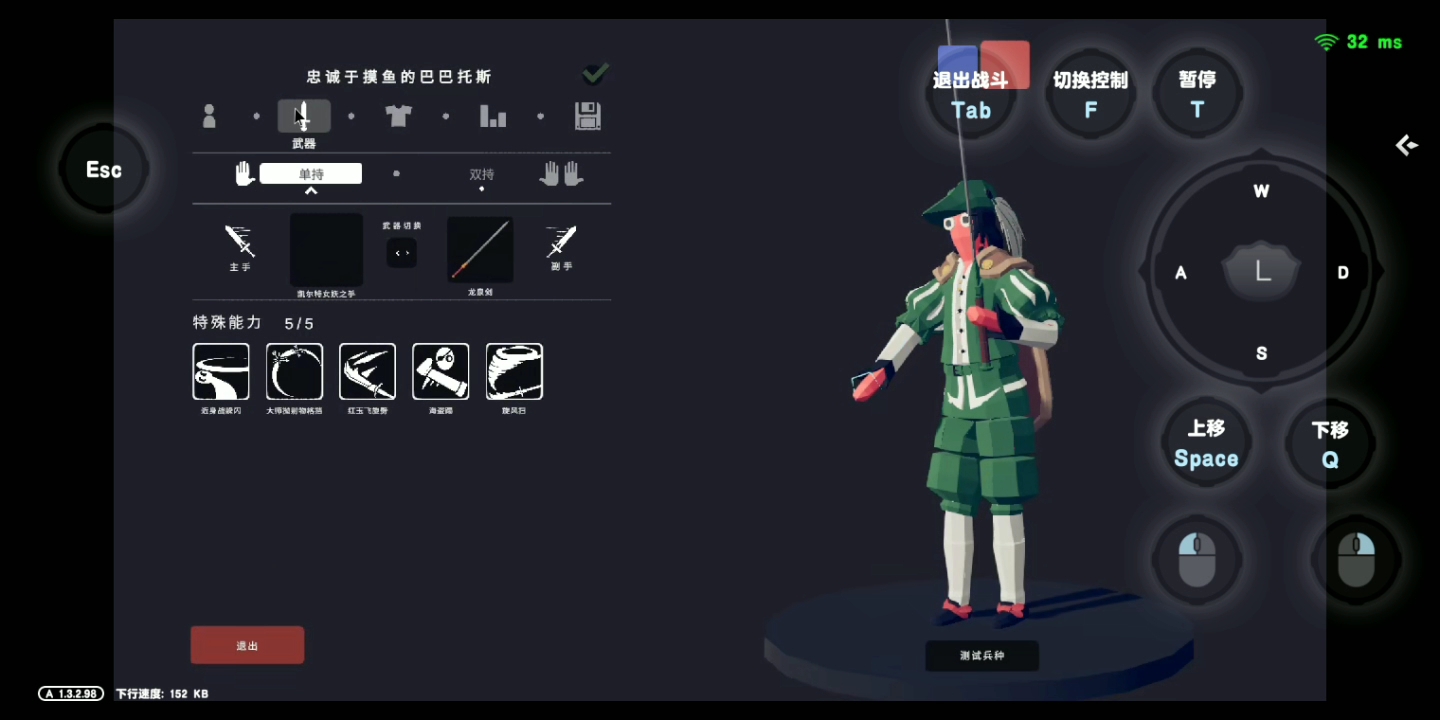Open the clothing (shirt) tab
1440x720 pixels.
[397, 115]
